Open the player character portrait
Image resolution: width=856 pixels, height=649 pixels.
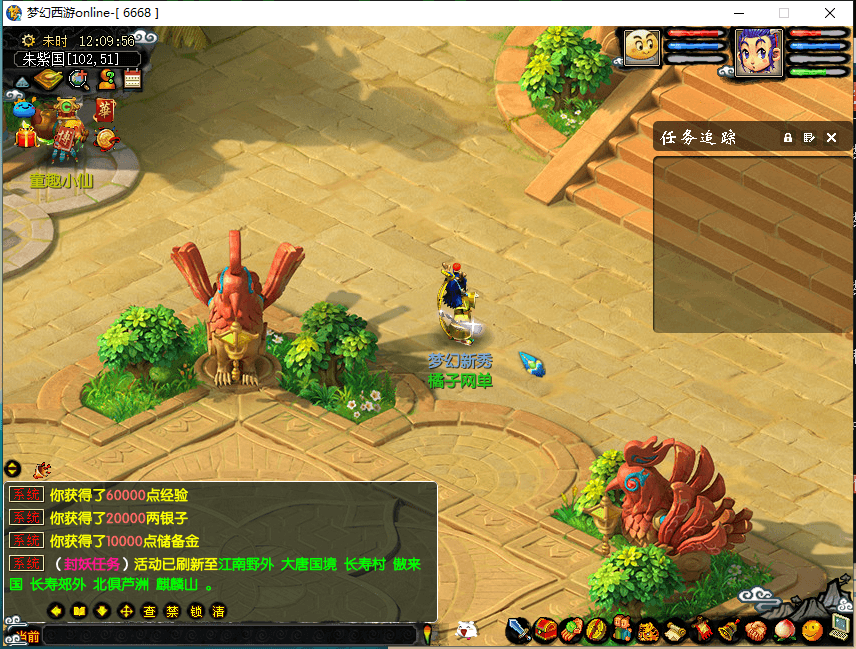[758, 50]
